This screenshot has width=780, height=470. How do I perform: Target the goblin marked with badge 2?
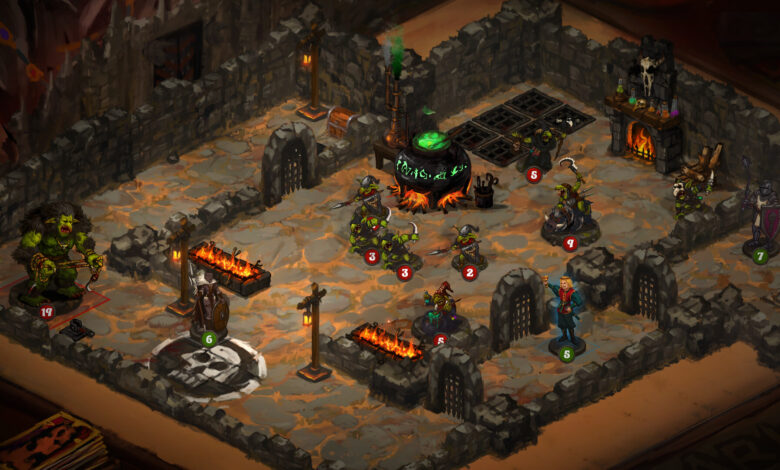pyautogui.click(x=465, y=248)
